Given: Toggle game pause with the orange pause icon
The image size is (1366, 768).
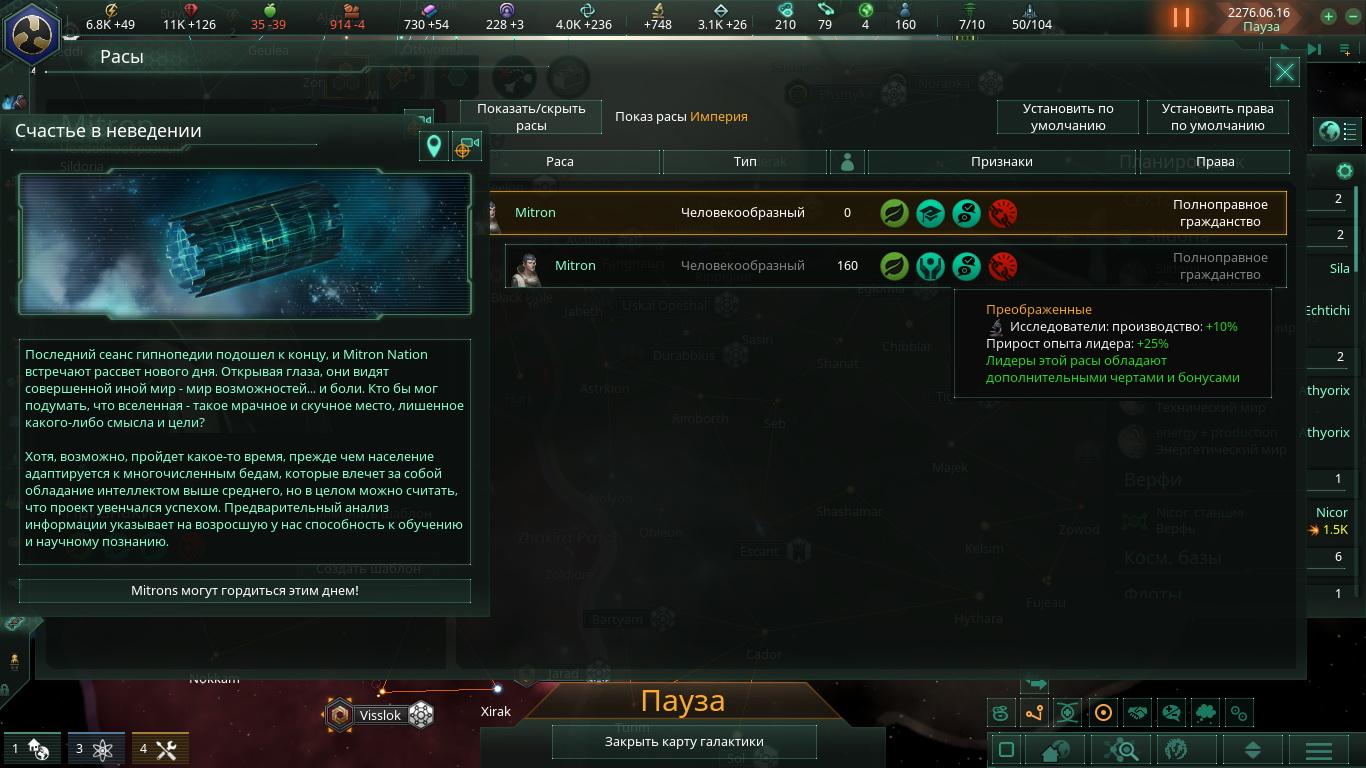Looking at the screenshot, I should [x=1181, y=18].
